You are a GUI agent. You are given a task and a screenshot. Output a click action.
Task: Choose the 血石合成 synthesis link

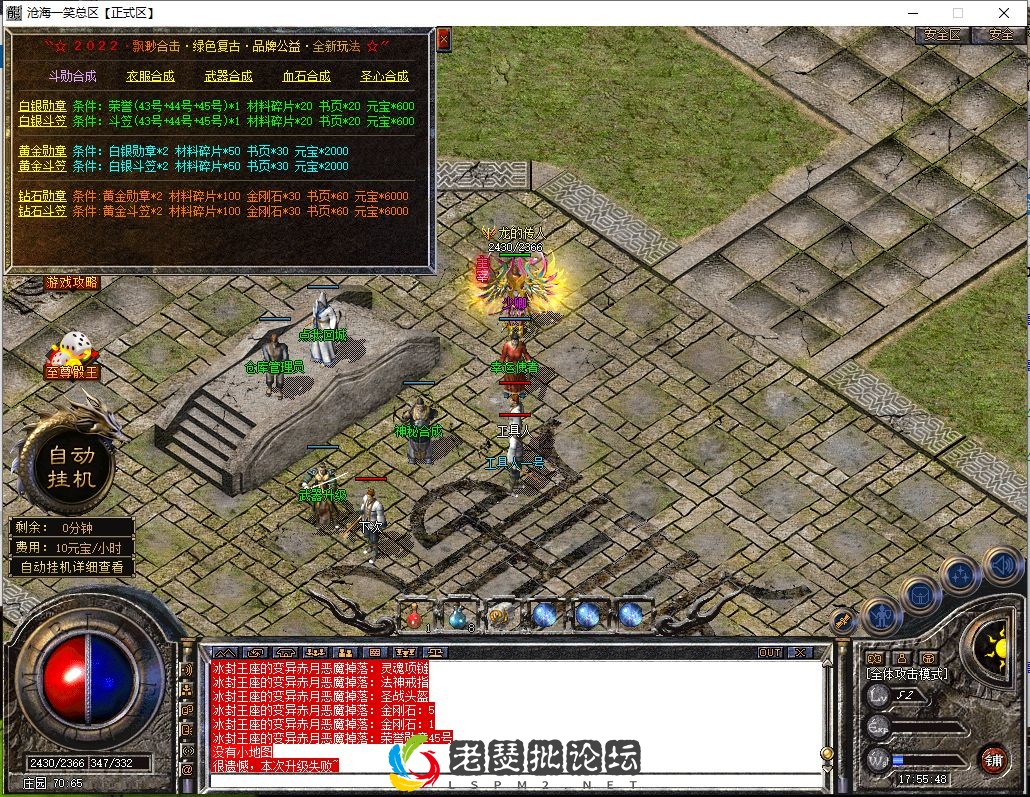[306, 76]
